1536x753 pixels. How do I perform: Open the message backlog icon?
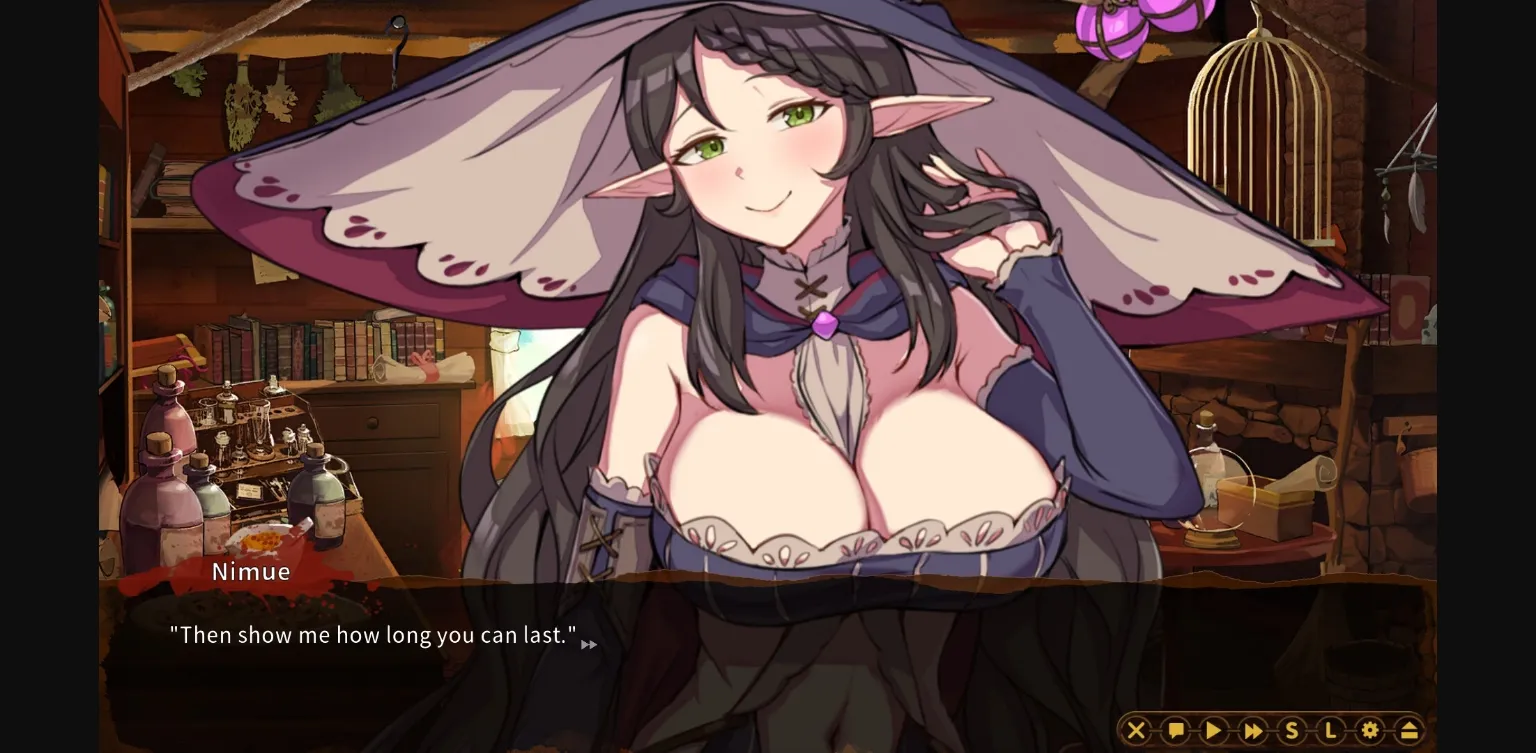pos(1175,730)
